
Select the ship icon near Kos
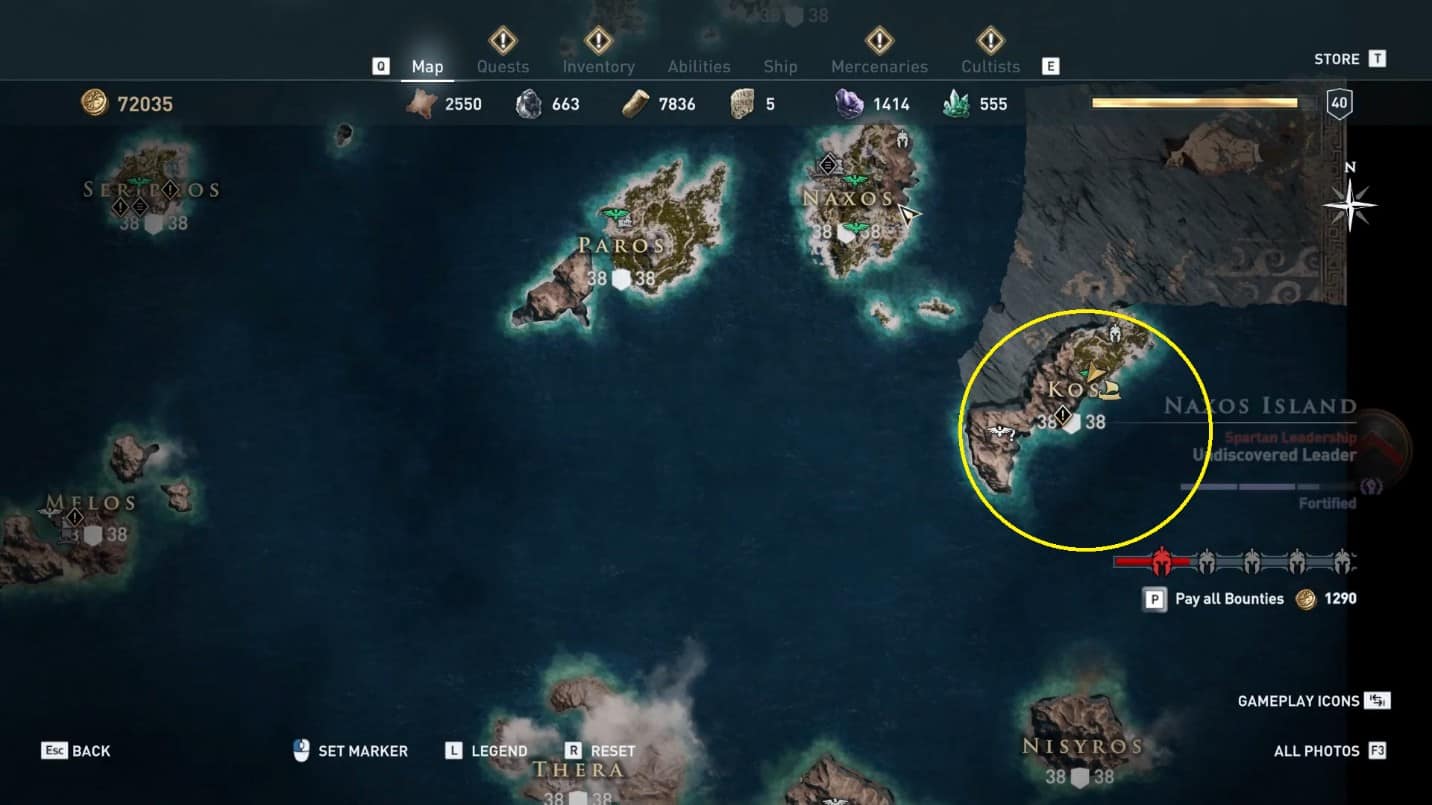tap(1109, 390)
